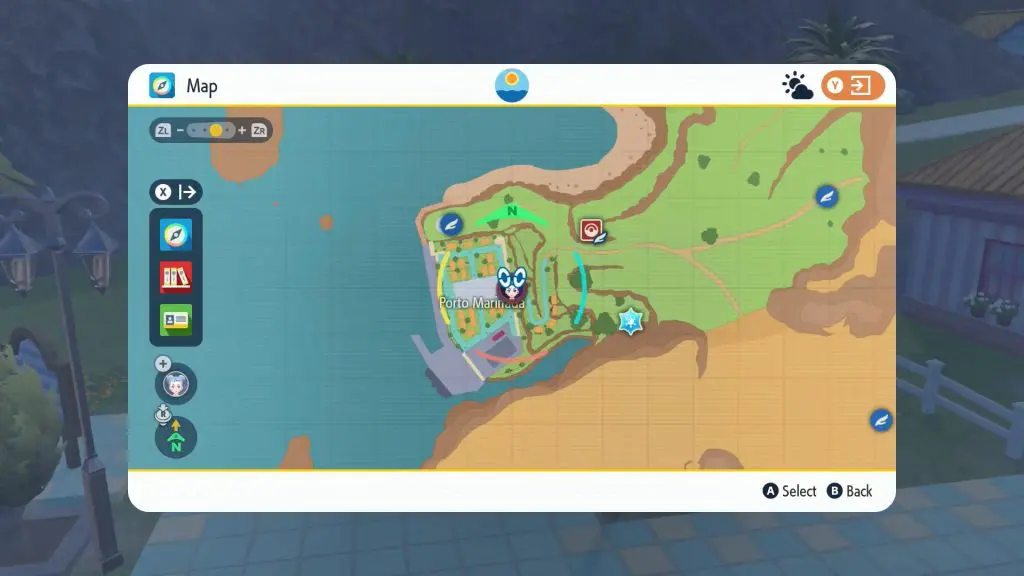Toggle the north-lock compass orientation icon
The width and height of the screenshot is (1024, 576).
176,438
